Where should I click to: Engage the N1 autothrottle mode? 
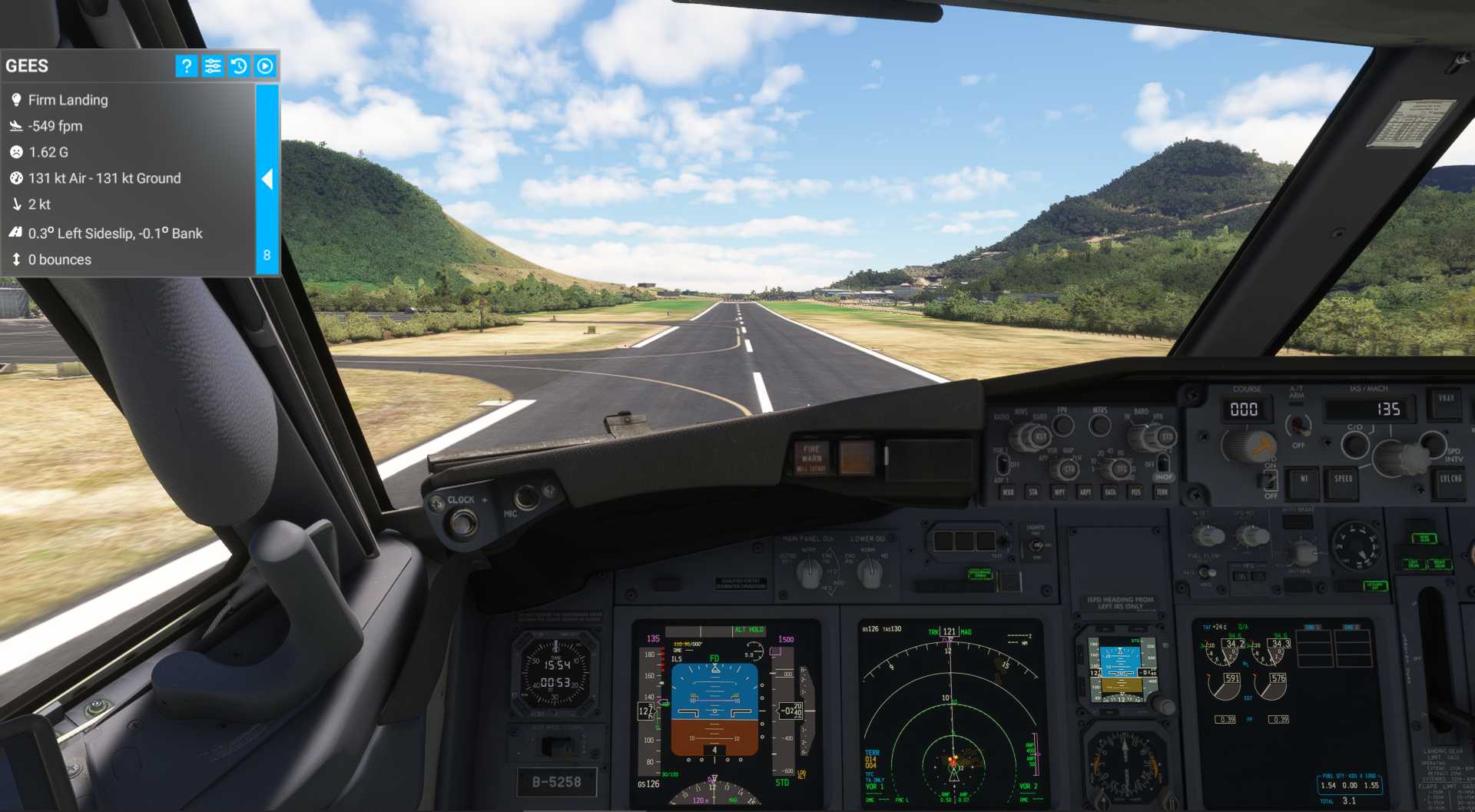(x=1304, y=481)
